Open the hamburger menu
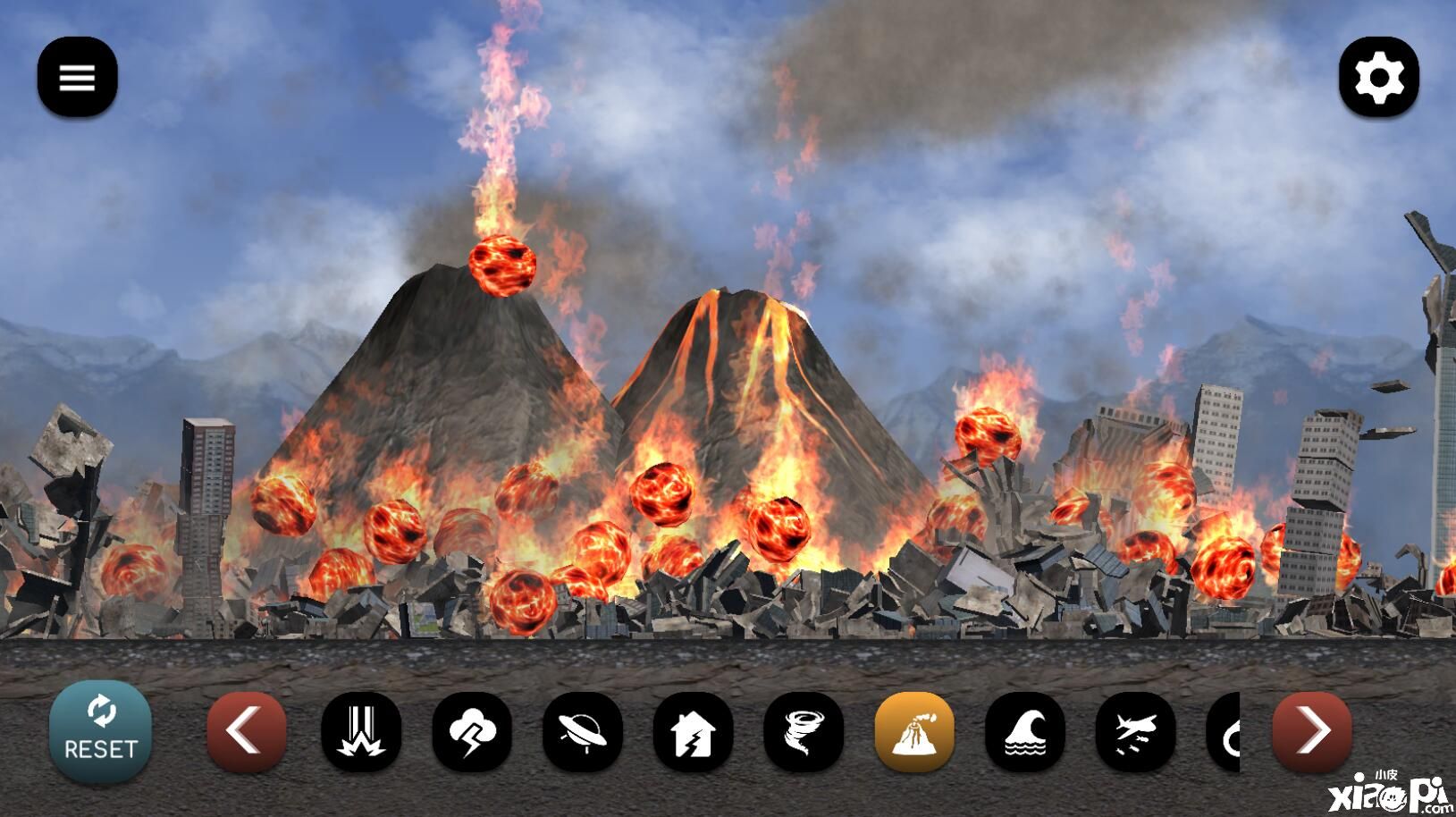This screenshot has width=1456, height=817. click(x=77, y=78)
